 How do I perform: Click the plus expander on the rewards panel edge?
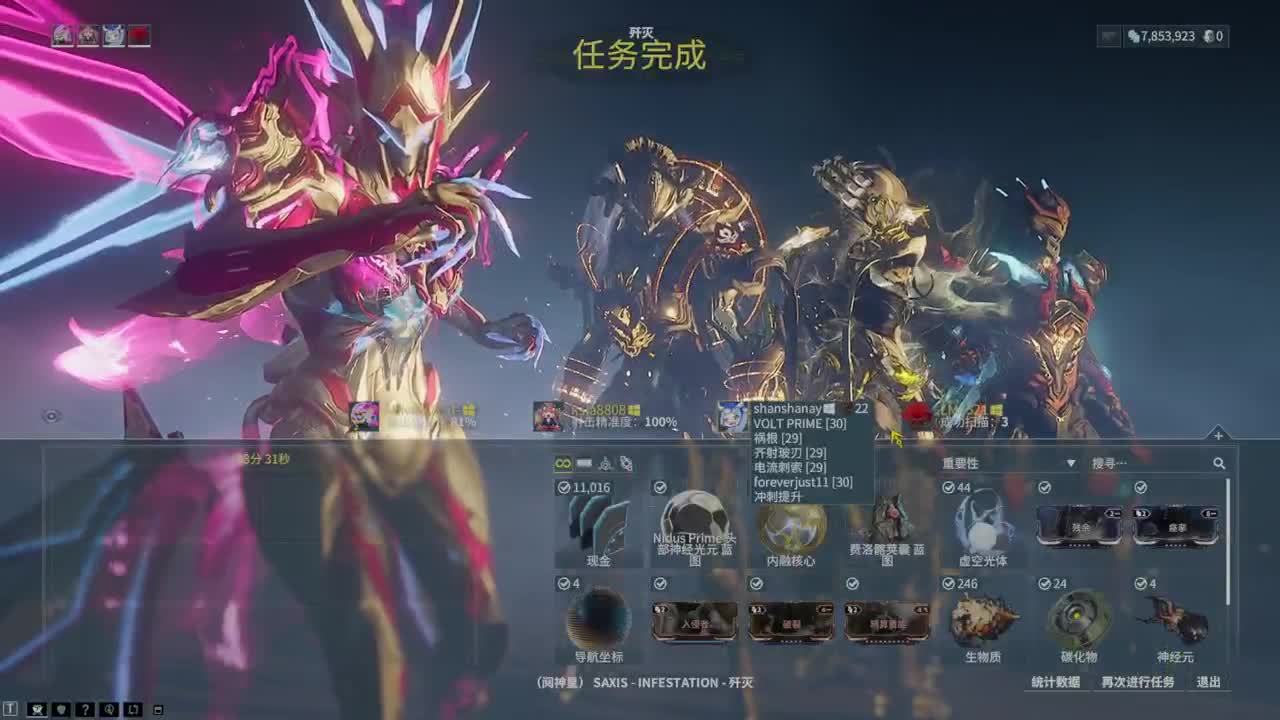tap(1218, 437)
